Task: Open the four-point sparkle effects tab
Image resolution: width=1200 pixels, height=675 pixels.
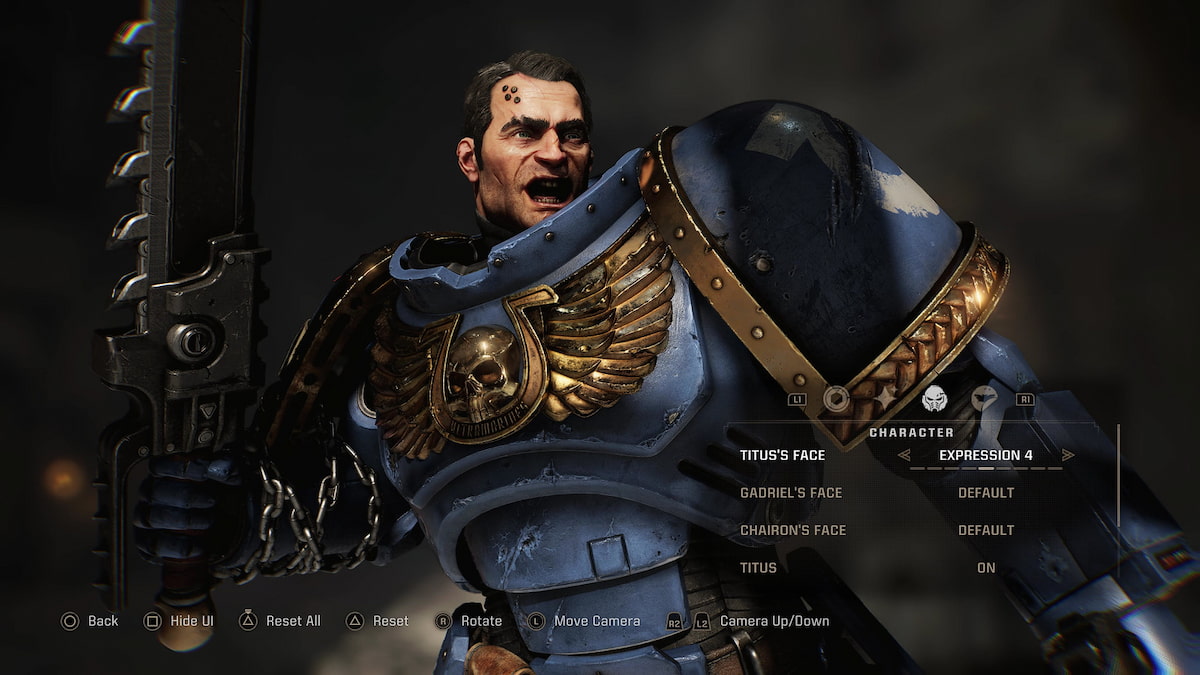Action: tap(885, 399)
